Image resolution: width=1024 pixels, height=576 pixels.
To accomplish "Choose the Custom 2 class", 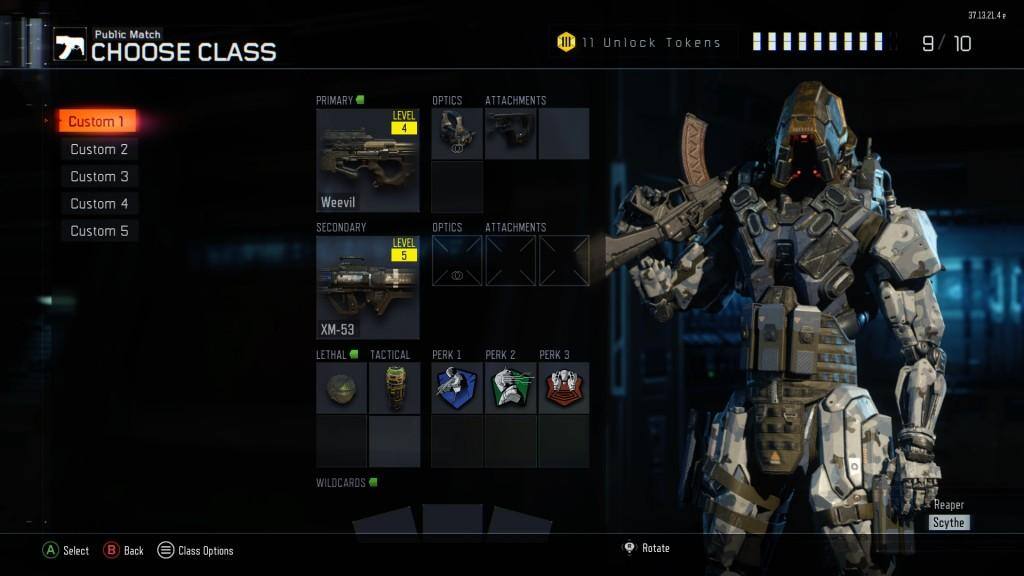I will click(99, 149).
